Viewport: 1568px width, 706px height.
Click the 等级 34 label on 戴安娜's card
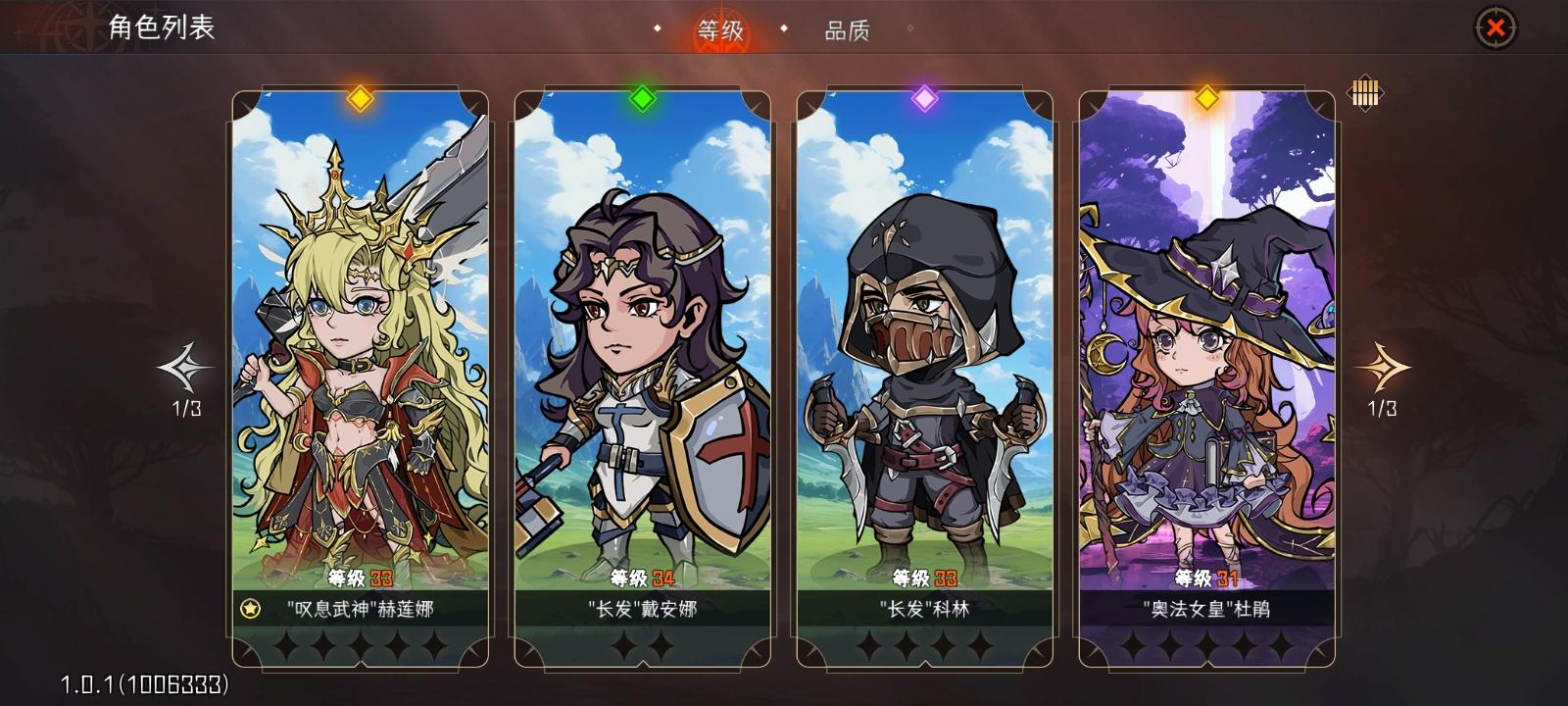tap(643, 579)
